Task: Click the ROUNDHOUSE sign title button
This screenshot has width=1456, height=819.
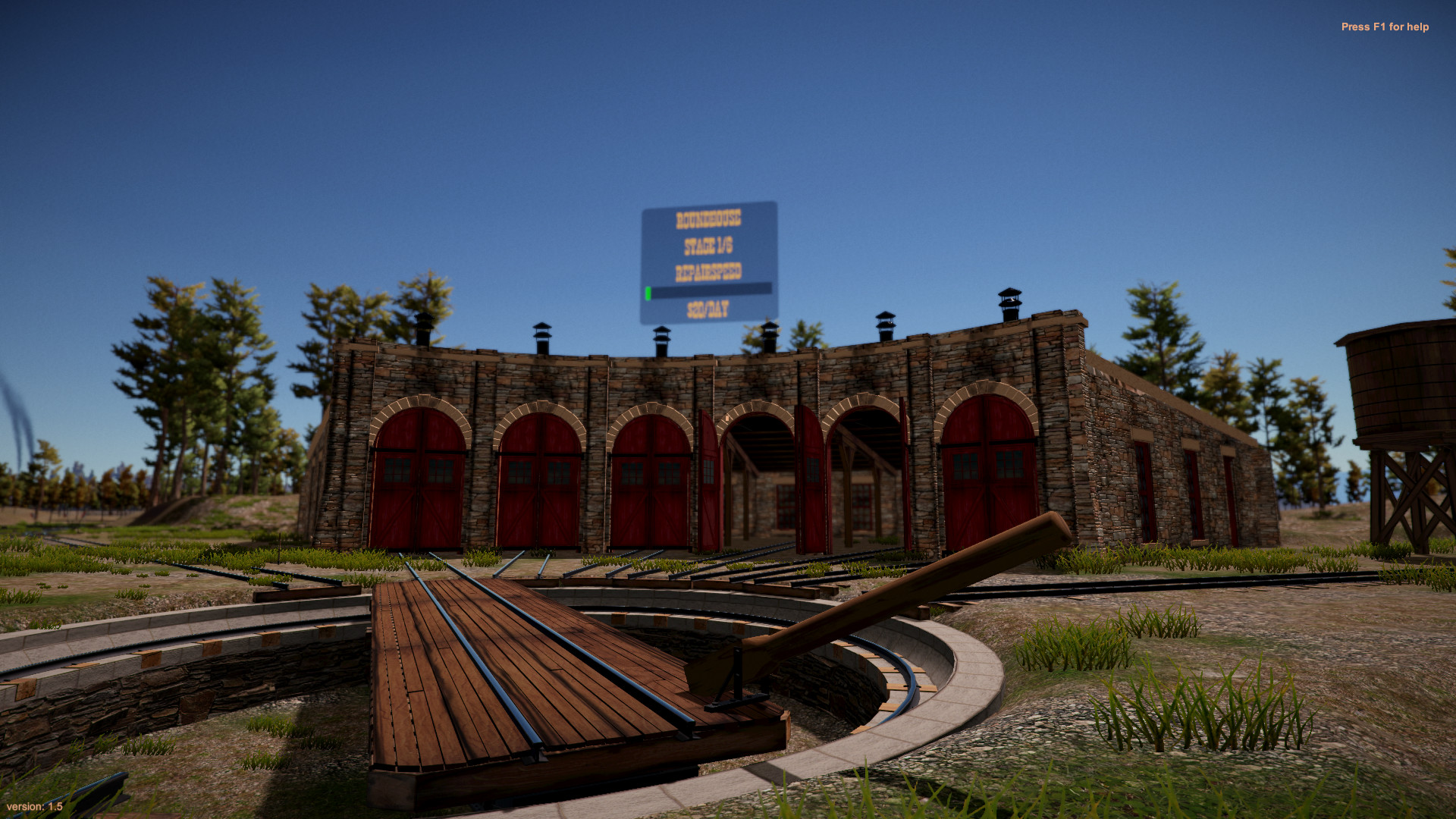Action: (x=709, y=218)
